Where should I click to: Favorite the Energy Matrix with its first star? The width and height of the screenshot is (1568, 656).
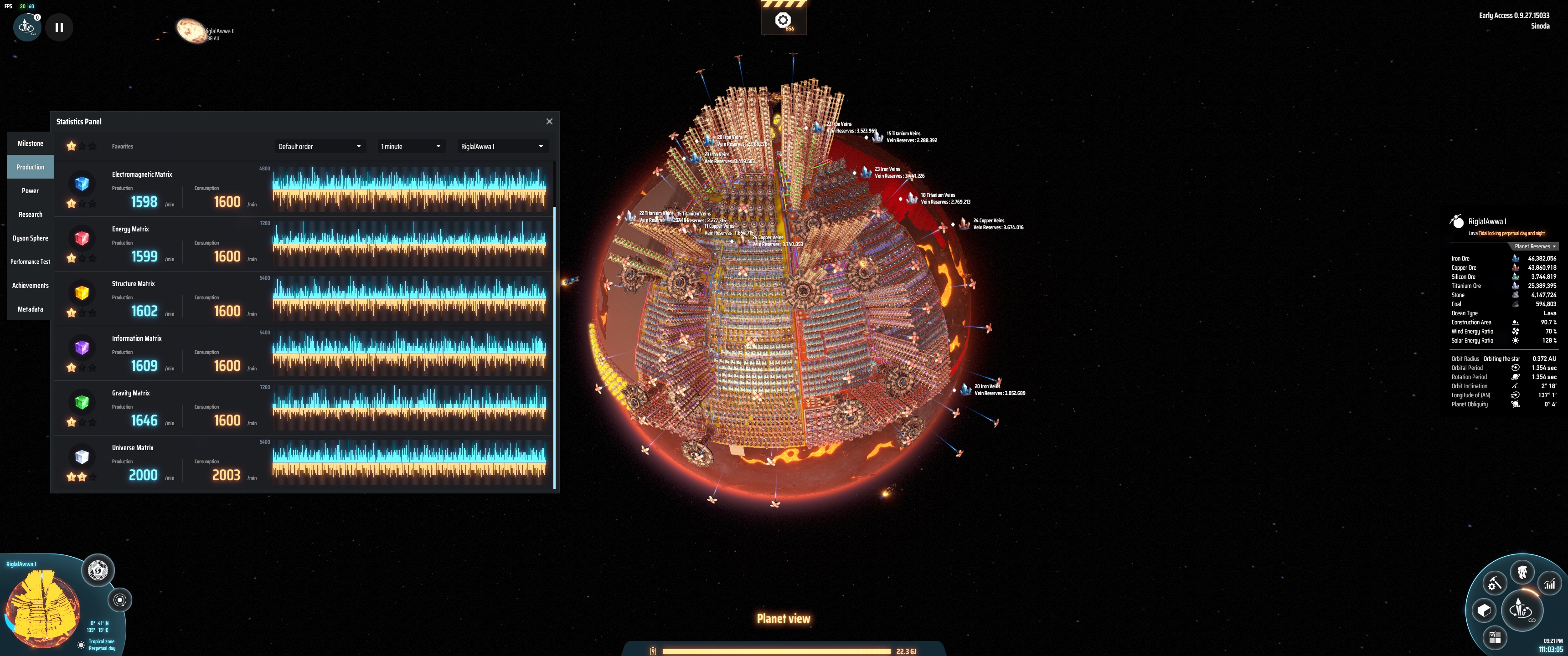coord(72,259)
